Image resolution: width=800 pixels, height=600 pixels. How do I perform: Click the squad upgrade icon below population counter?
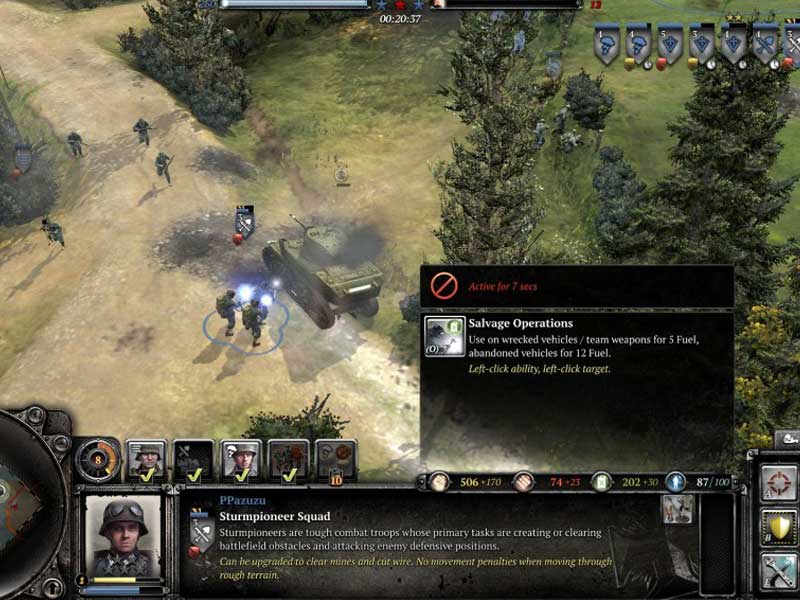[678, 509]
